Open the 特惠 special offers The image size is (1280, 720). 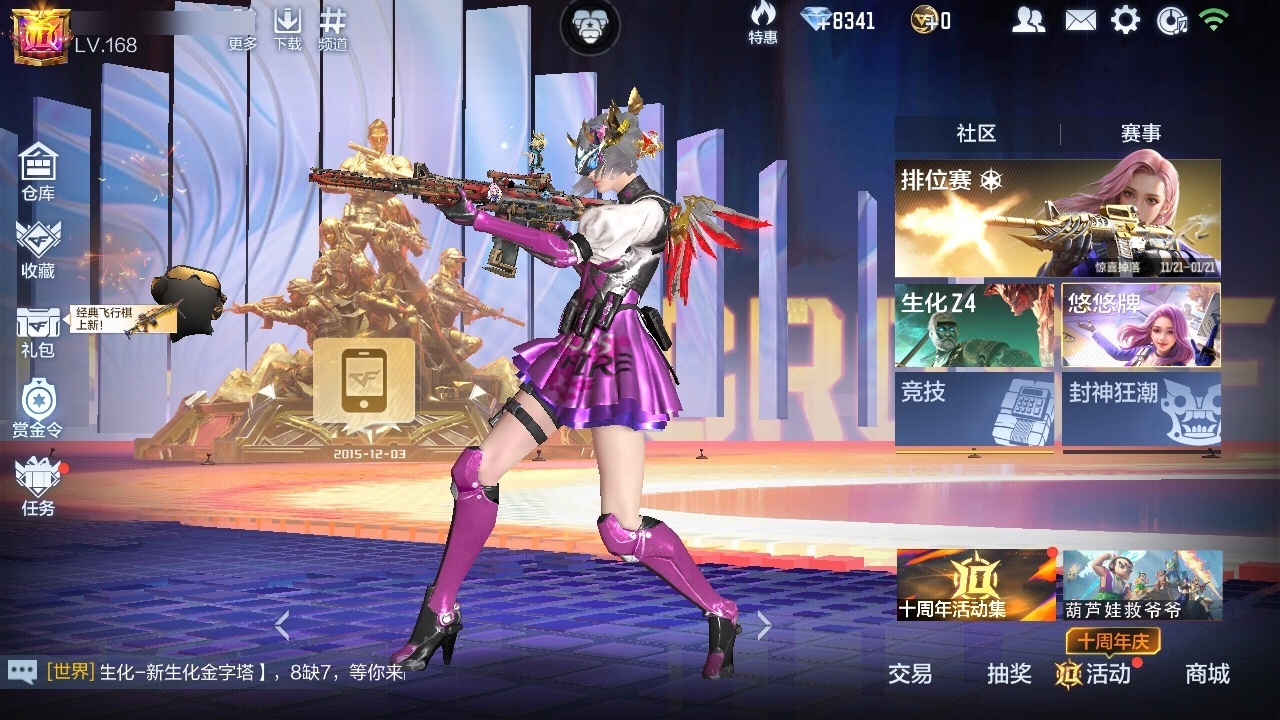pos(763,22)
